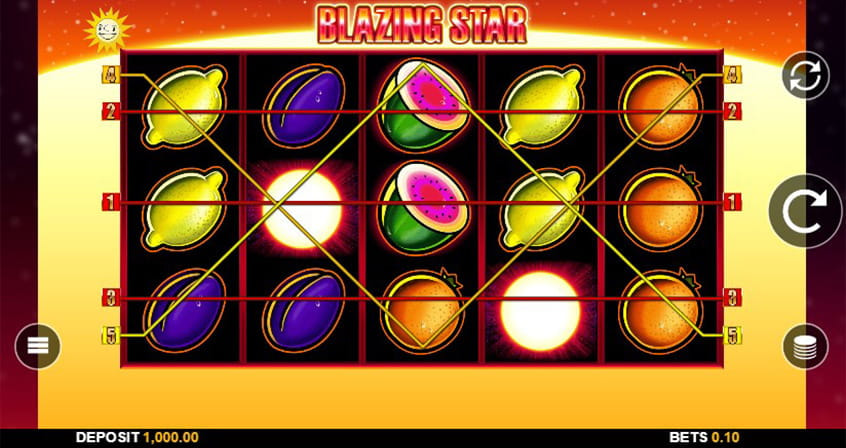Activate autoplay with the two-arrow cycle button
This screenshot has width=846, height=448.
(806, 76)
